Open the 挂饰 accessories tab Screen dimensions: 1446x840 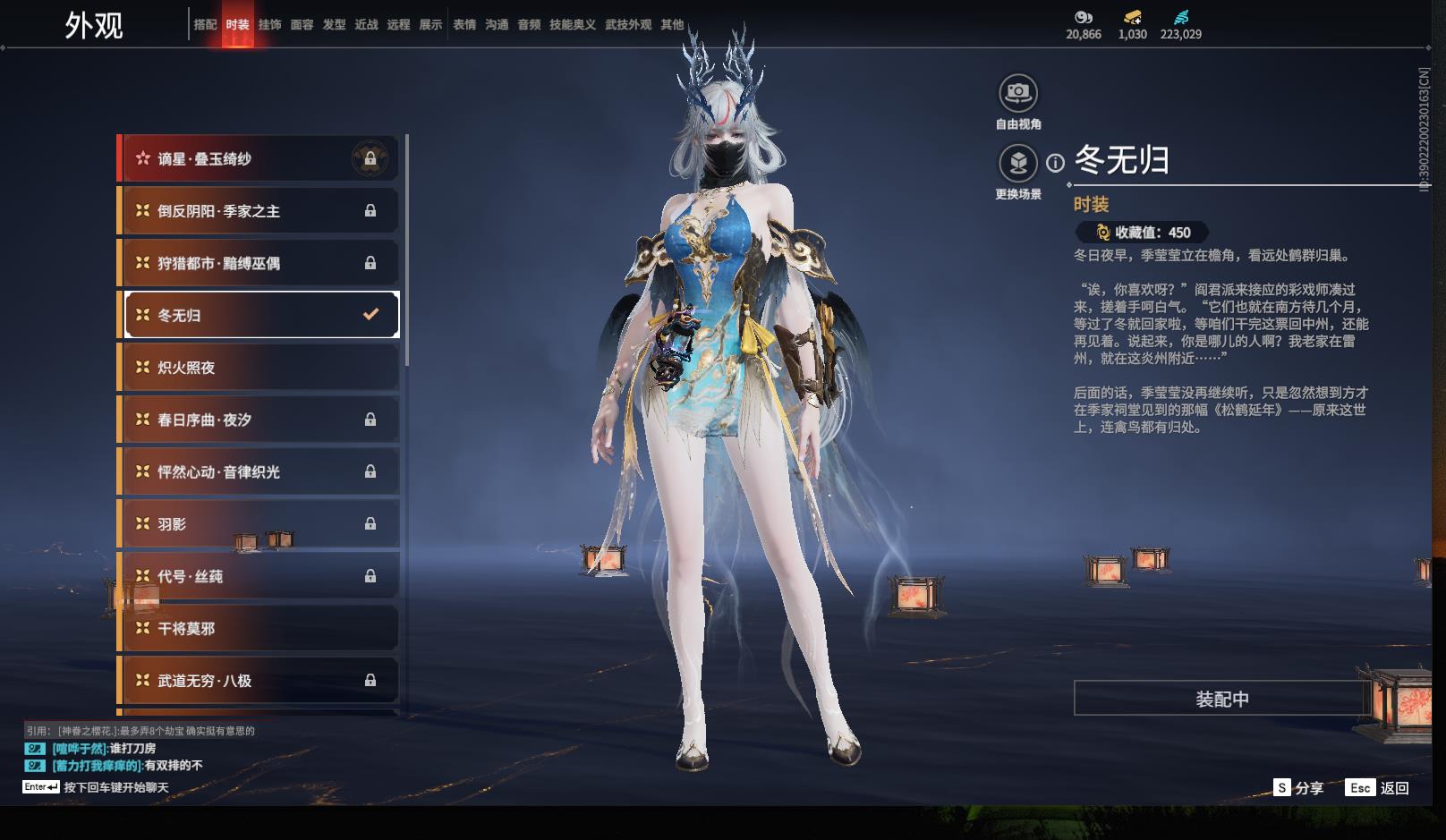pos(269,25)
